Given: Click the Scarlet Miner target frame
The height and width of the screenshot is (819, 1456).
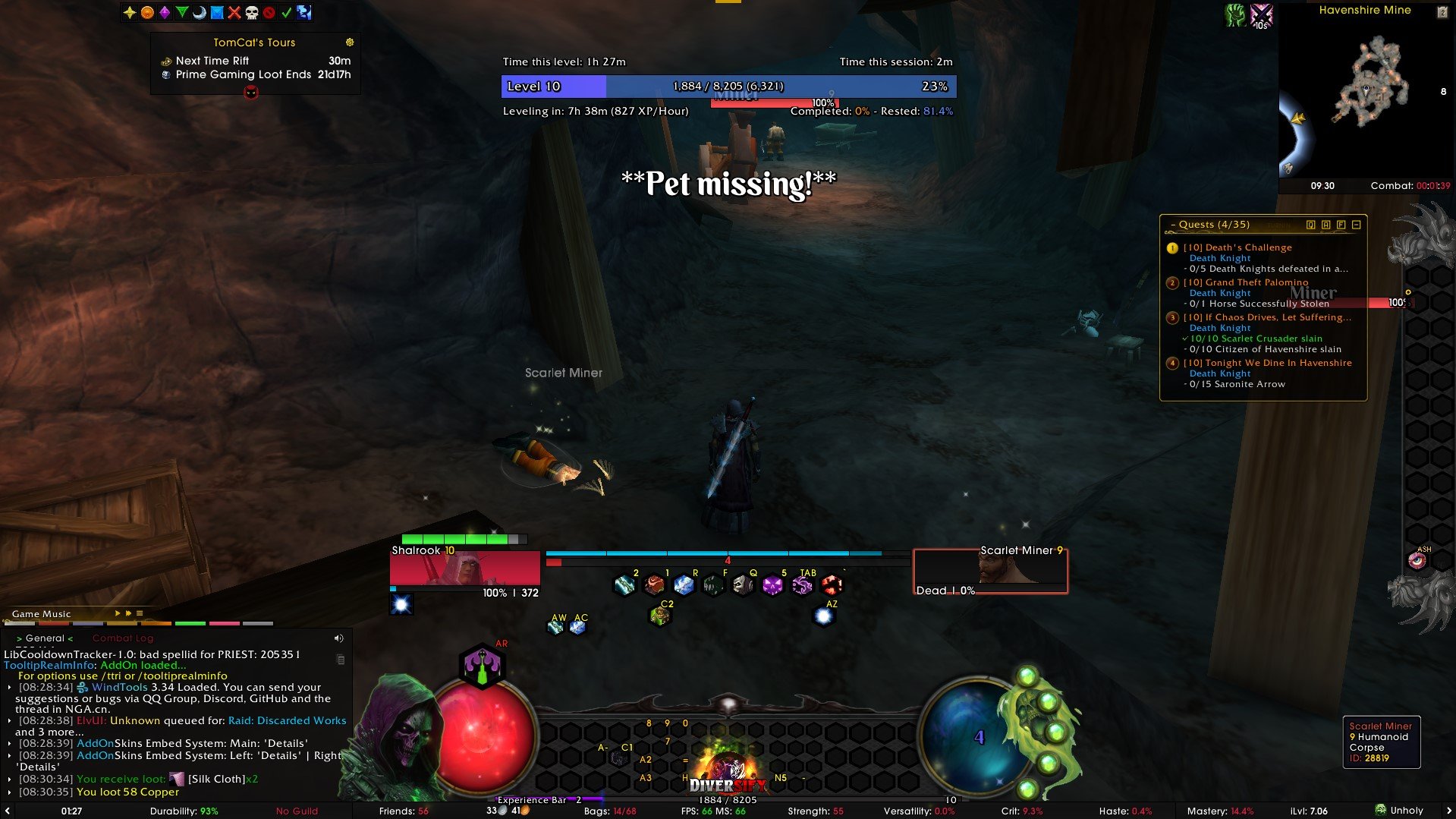Looking at the screenshot, I should coord(989,570).
